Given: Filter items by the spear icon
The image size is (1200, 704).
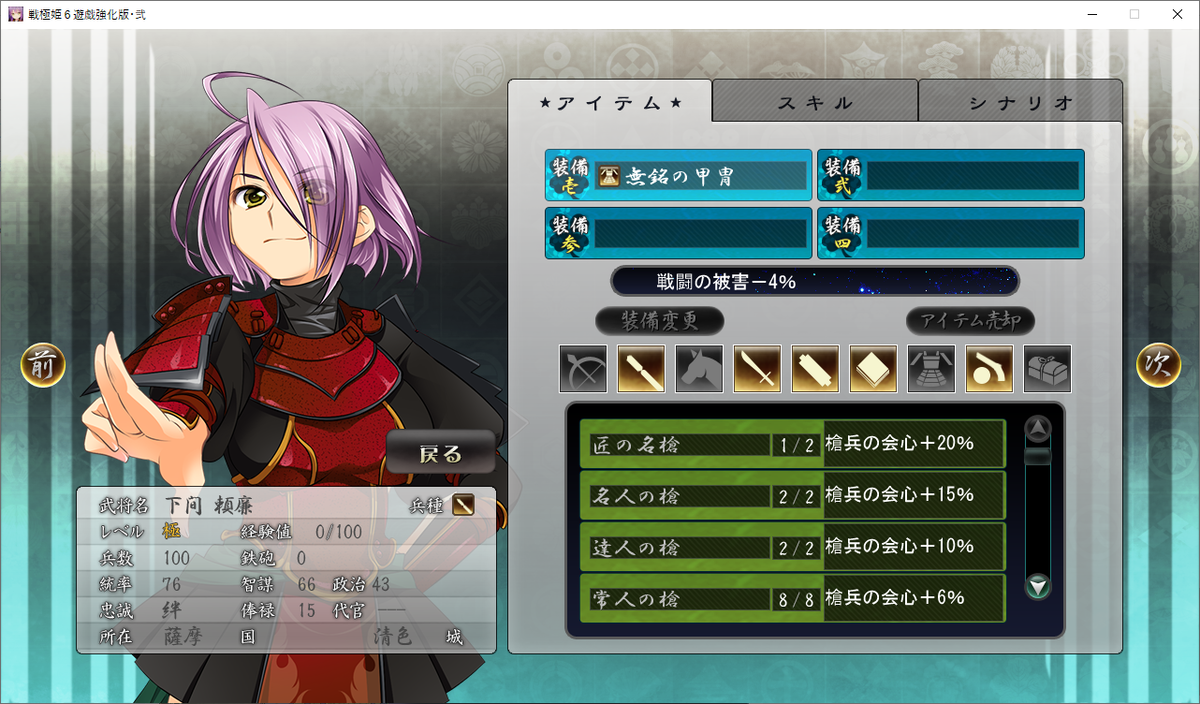Looking at the screenshot, I should pyautogui.click(x=642, y=369).
